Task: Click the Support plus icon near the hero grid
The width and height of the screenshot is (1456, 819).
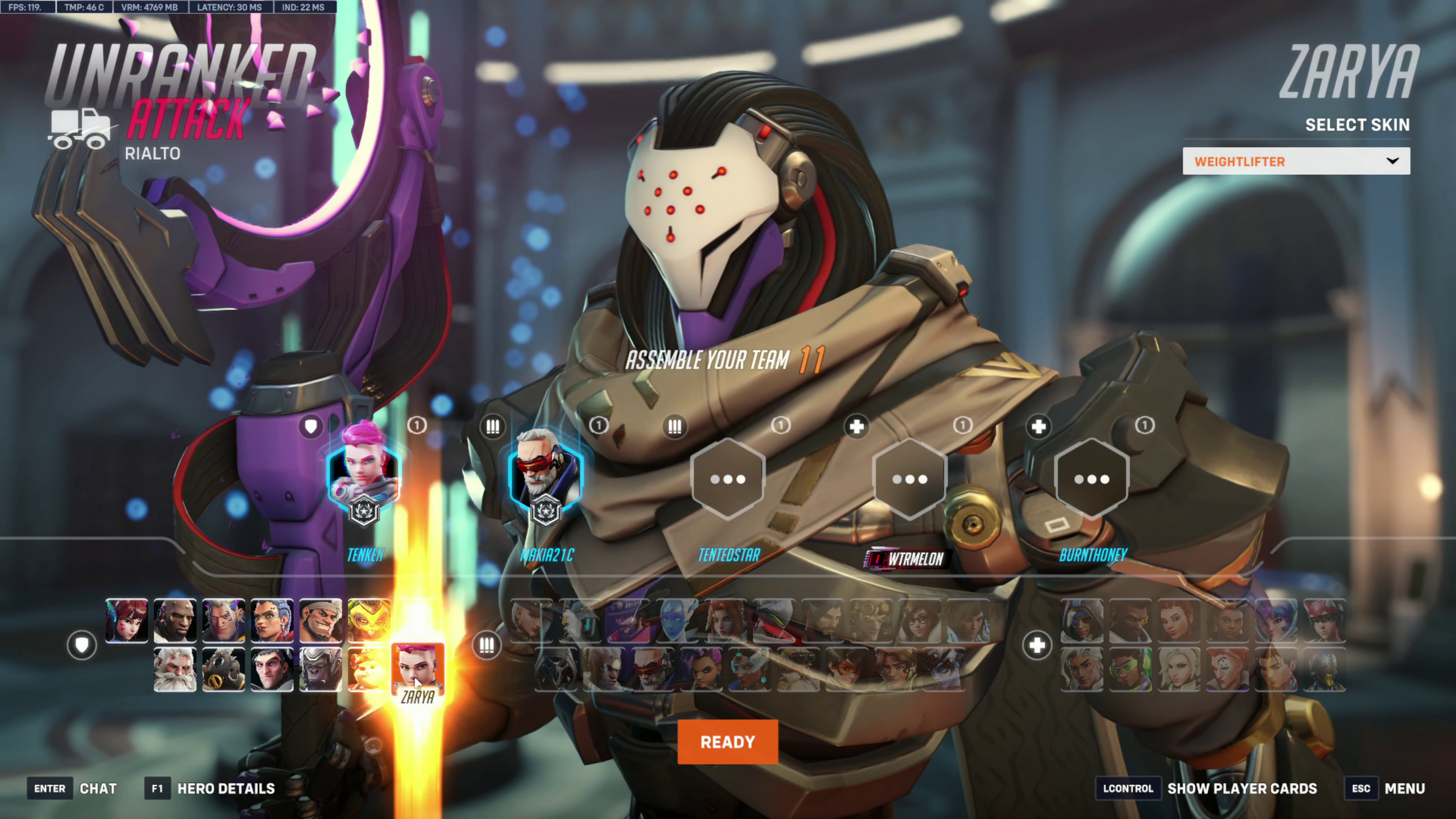Action: [x=1038, y=645]
